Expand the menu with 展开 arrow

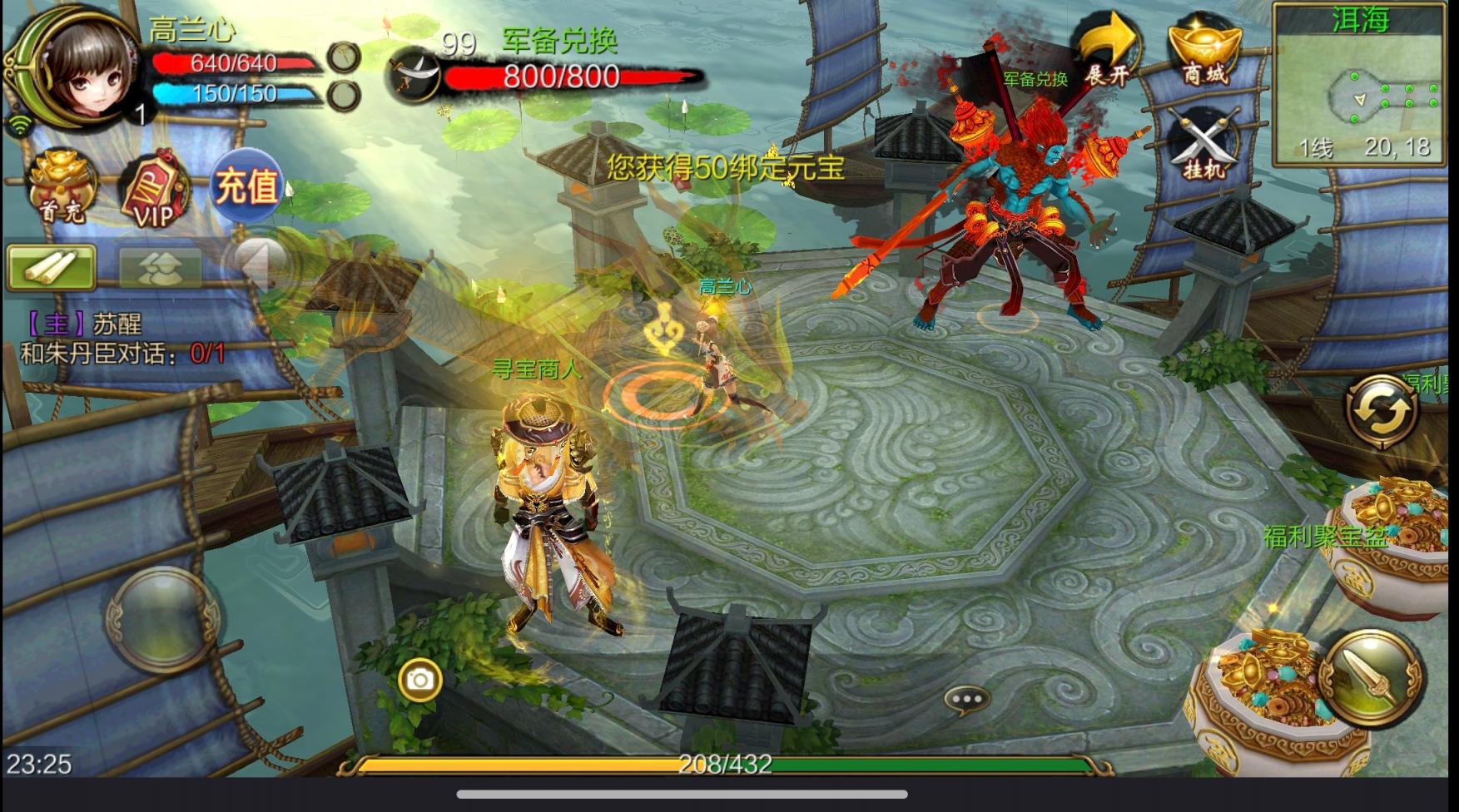(x=1108, y=52)
